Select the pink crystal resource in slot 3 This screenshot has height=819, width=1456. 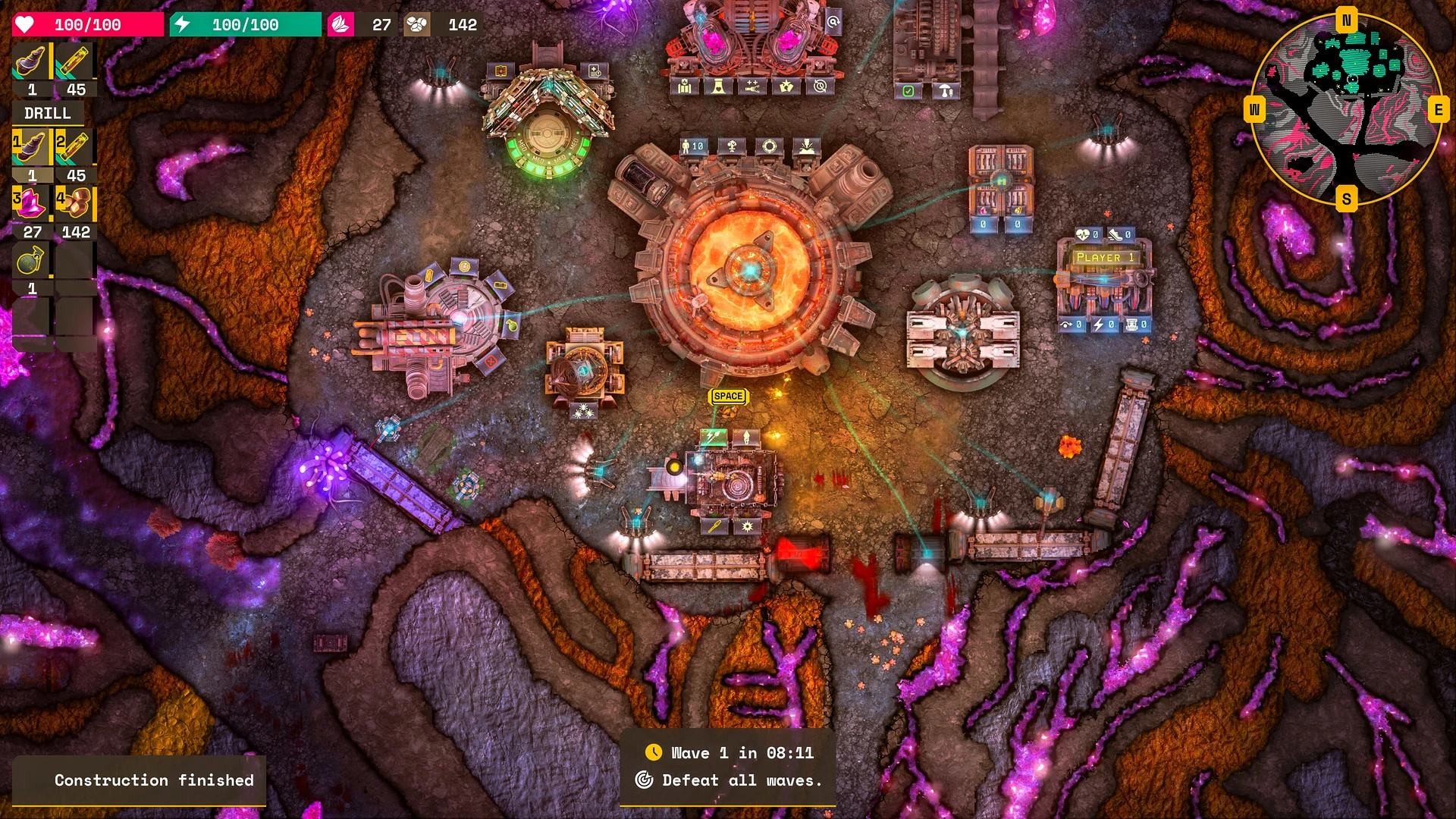click(30, 202)
